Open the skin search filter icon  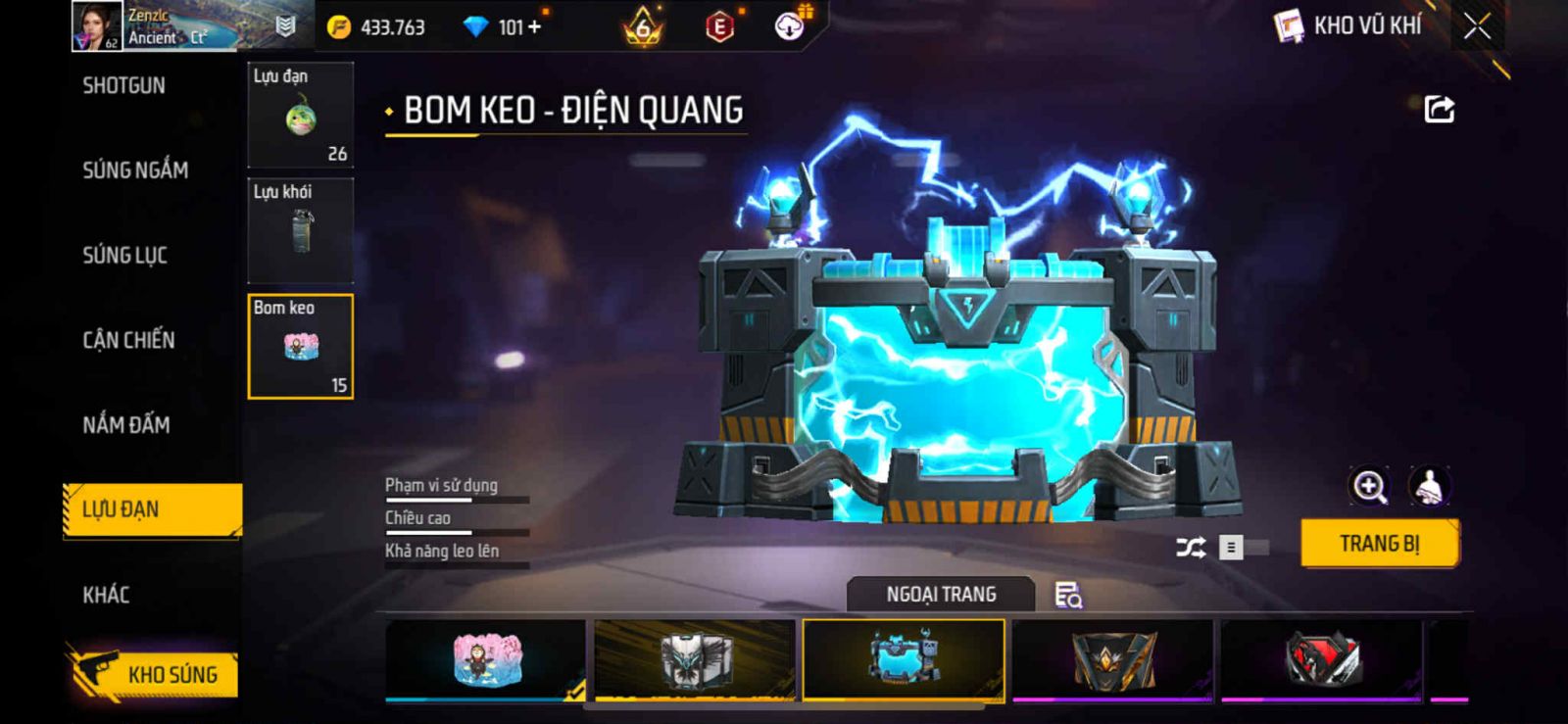coord(1067,595)
